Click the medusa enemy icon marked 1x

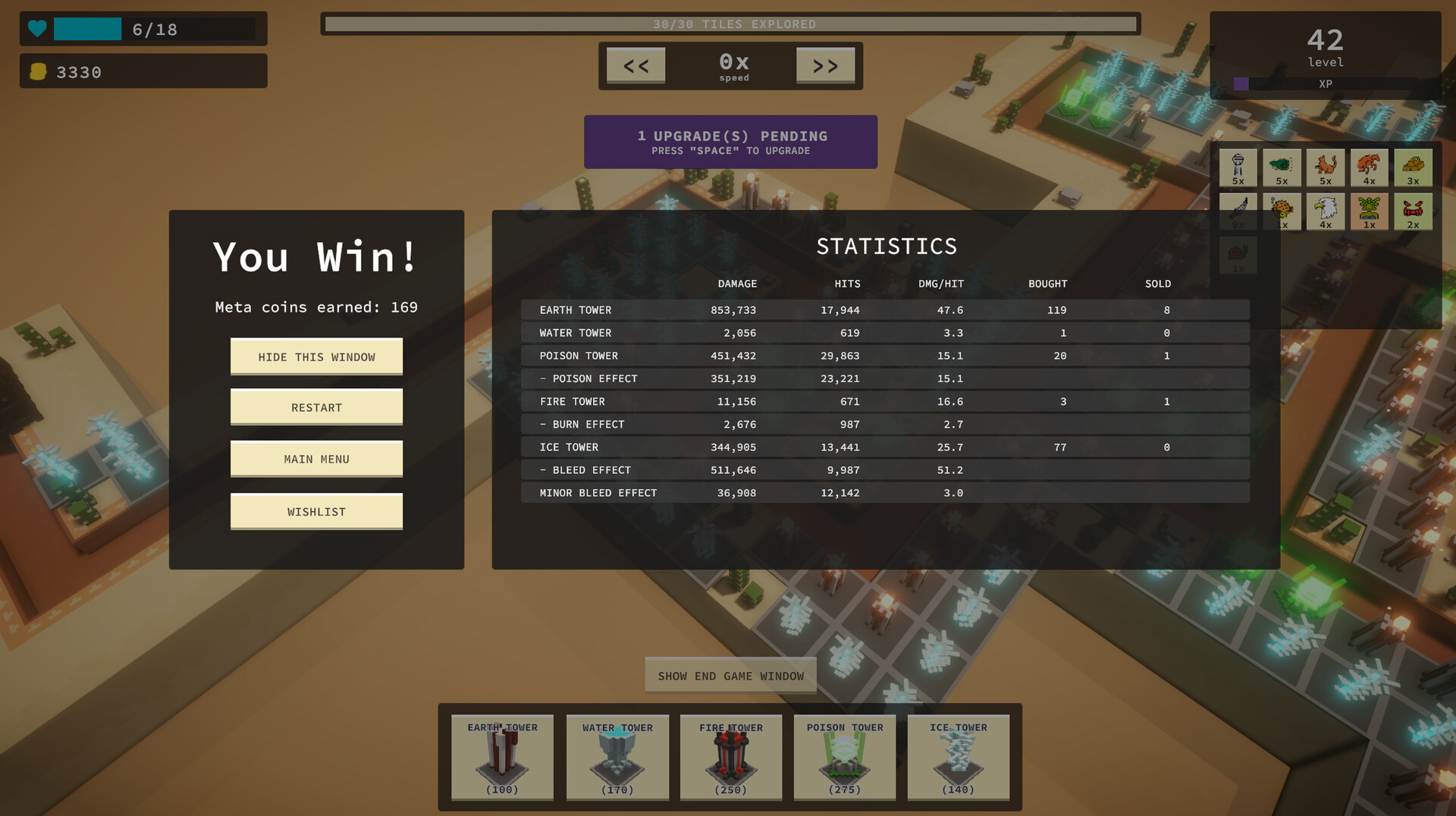coord(1369,211)
